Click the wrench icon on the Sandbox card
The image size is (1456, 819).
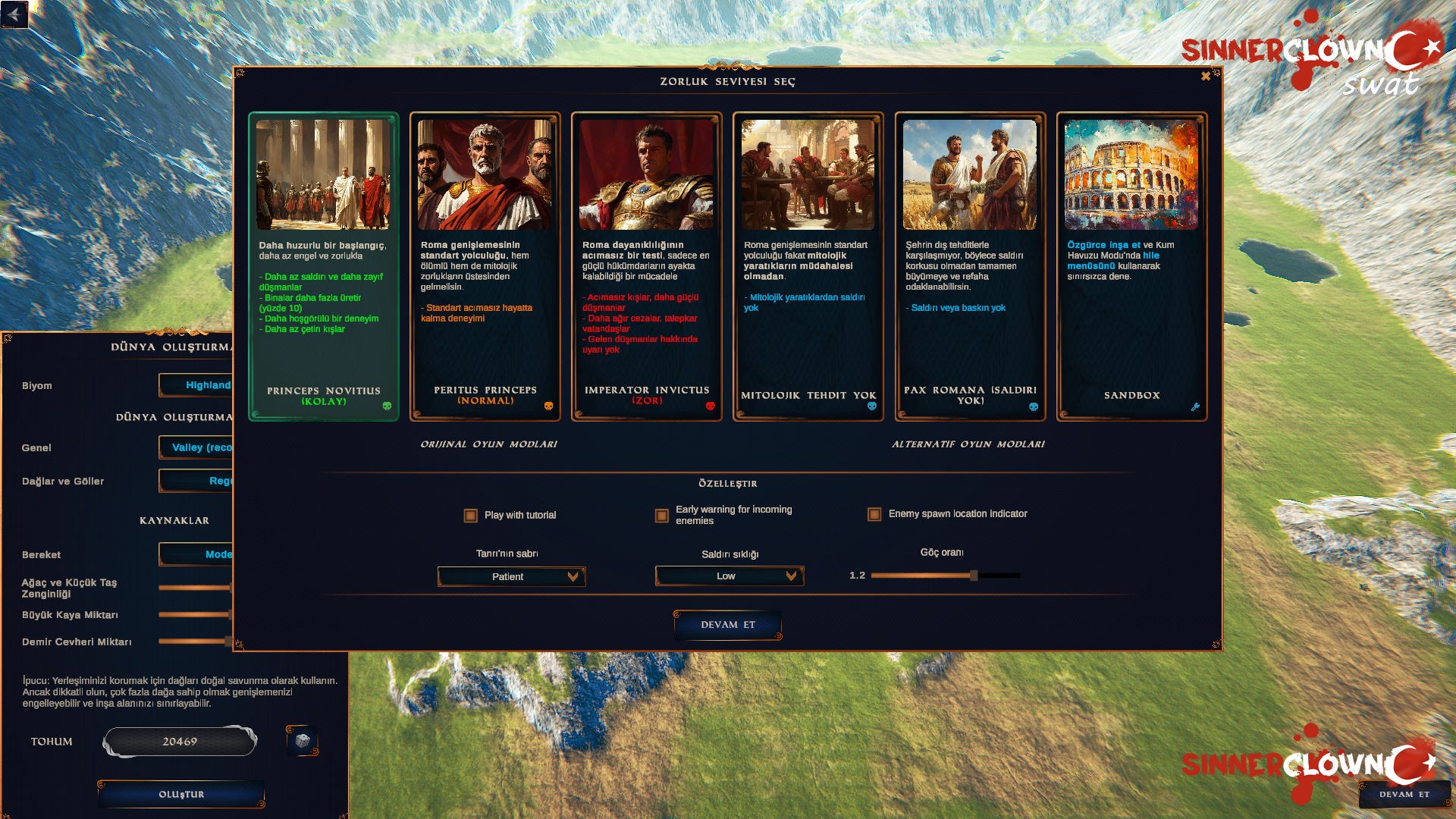1195,406
